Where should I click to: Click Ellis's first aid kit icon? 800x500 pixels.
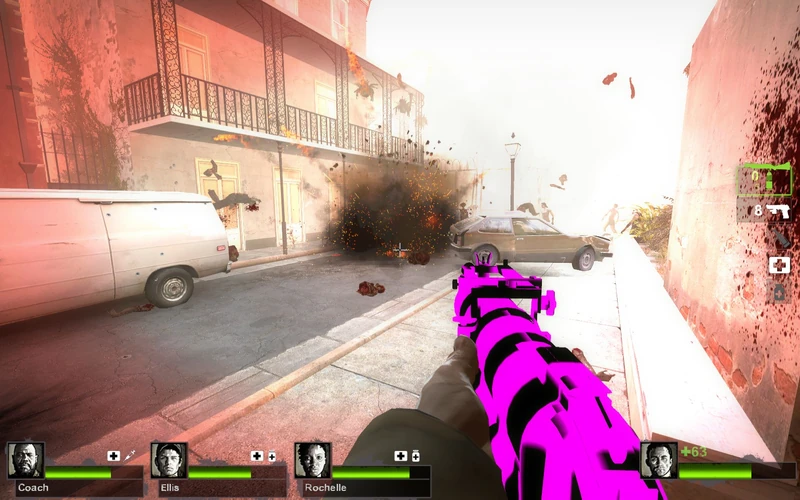(257, 456)
